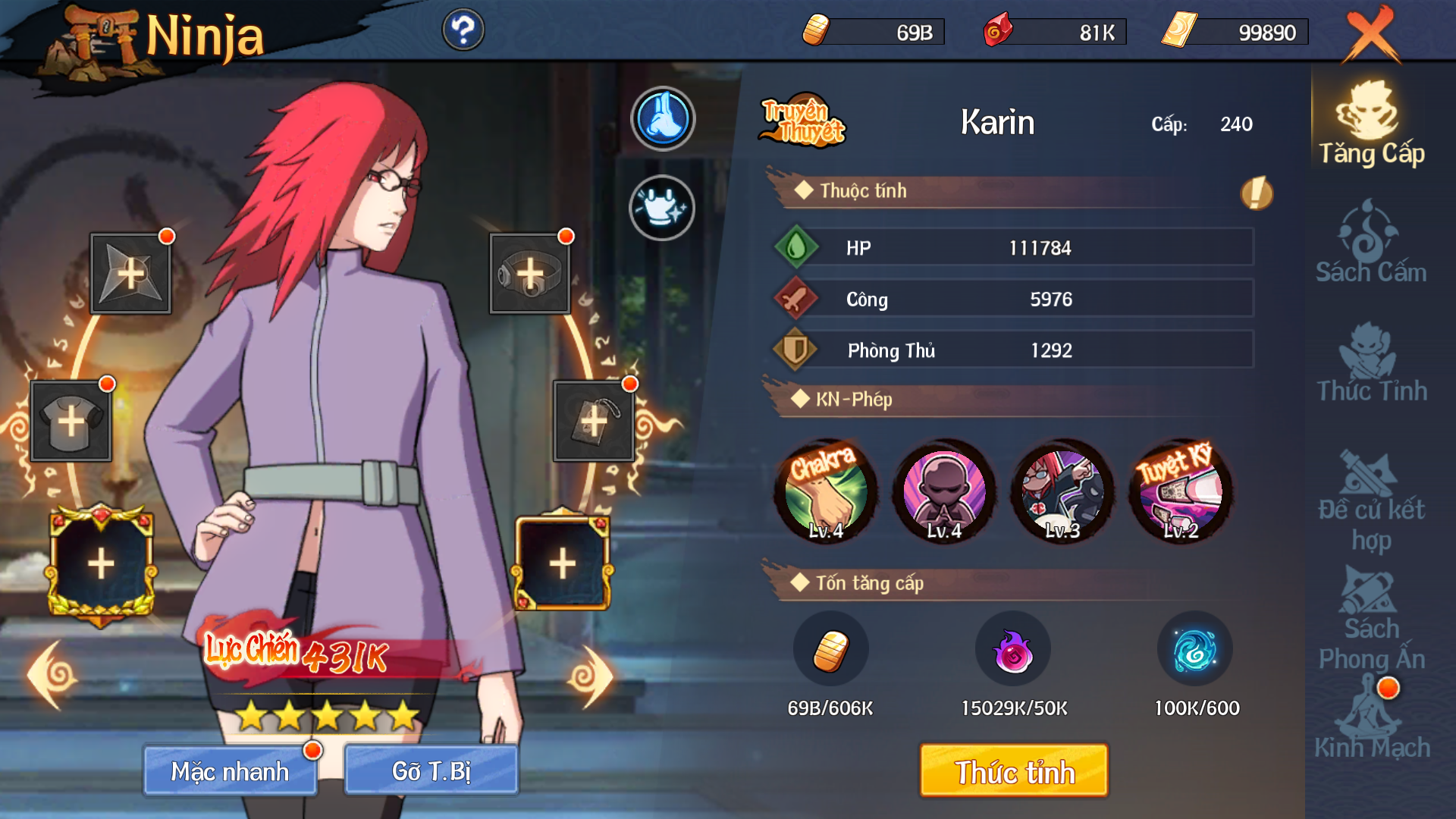Choose Mặc nhanh quick equip
This screenshot has width=1456, height=819.
click(230, 770)
